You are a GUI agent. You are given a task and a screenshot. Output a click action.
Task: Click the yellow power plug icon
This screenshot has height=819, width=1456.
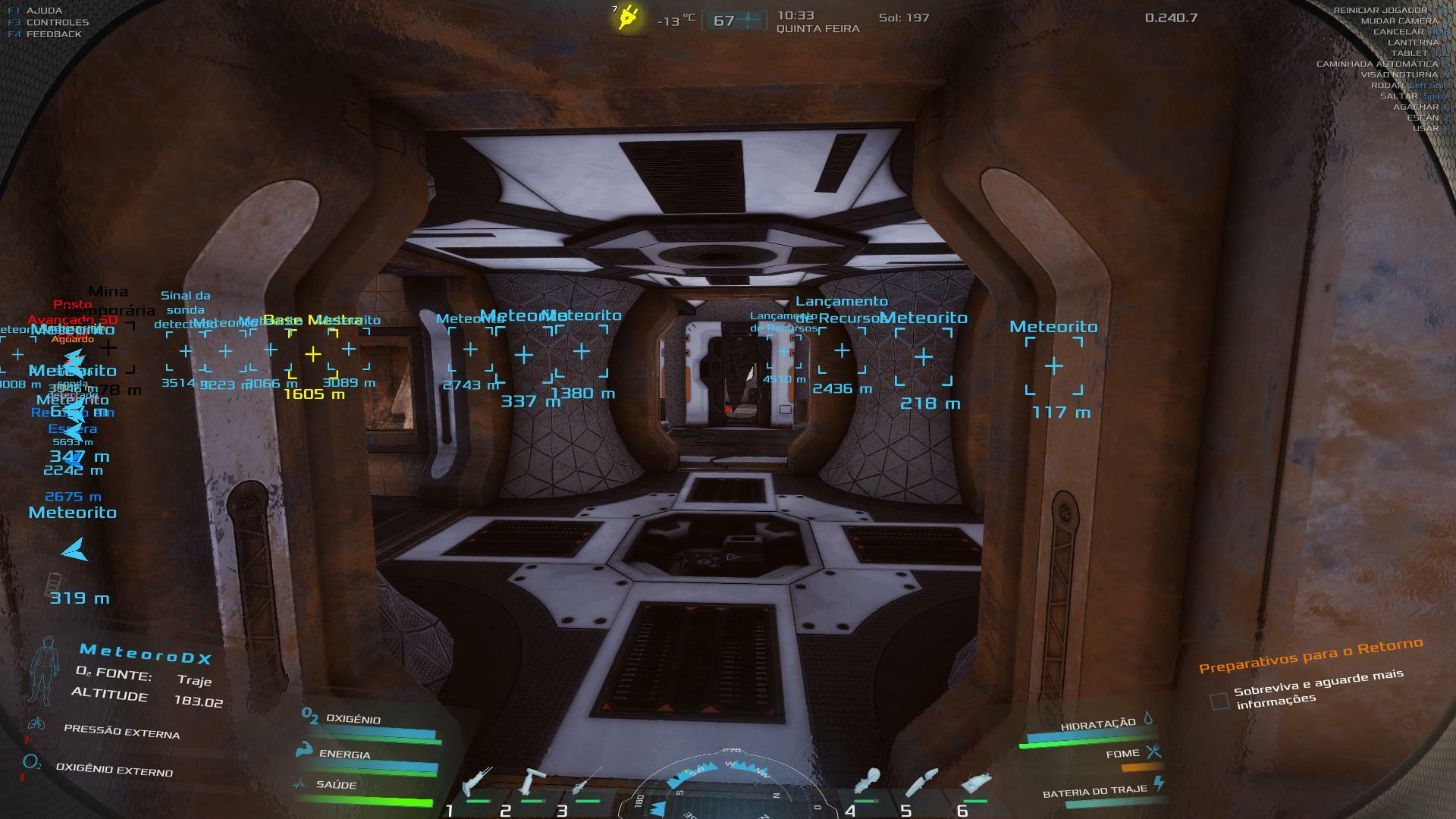click(x=628, y=17)
